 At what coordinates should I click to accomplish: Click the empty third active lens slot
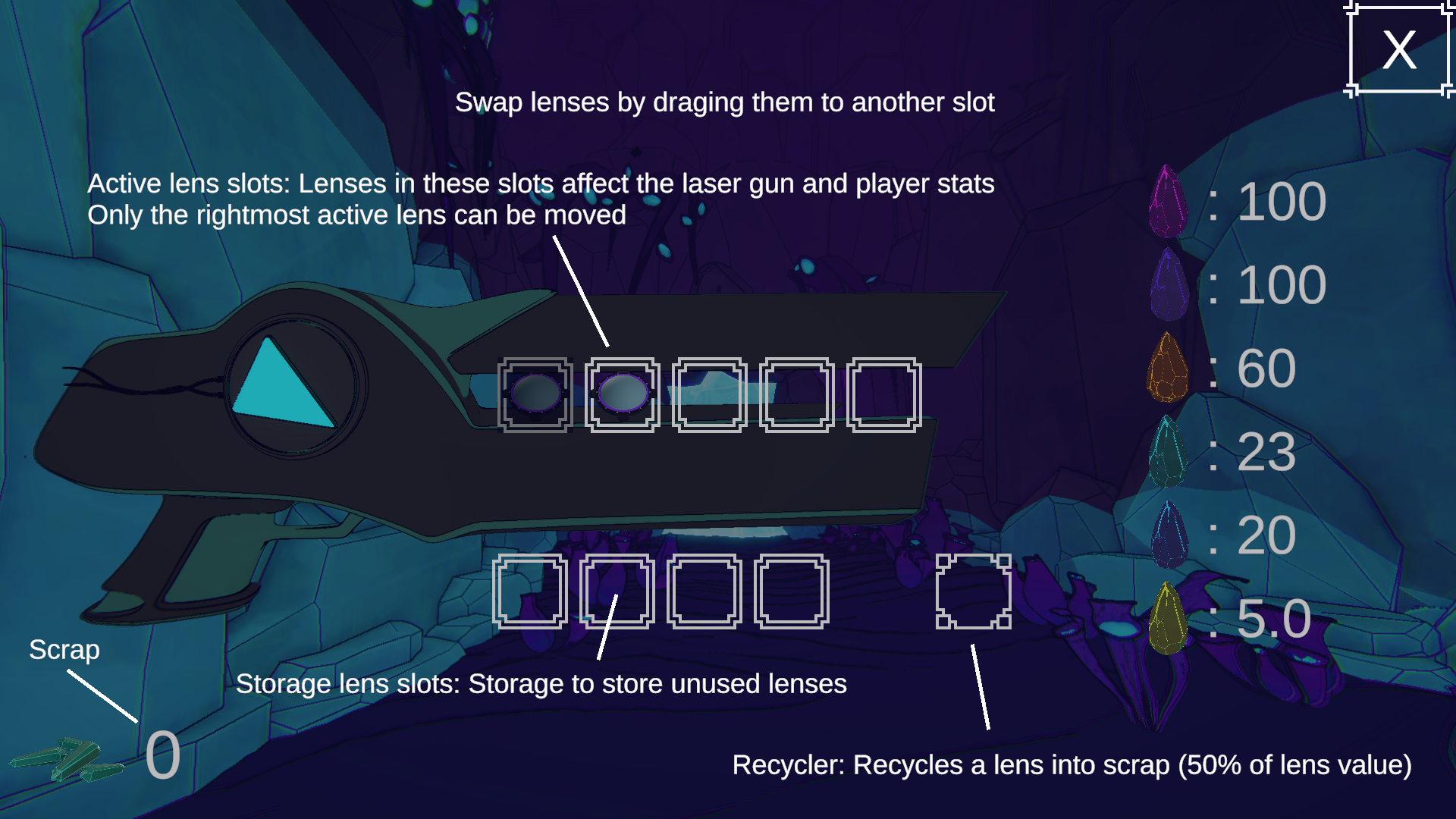(x=709, y=393)
